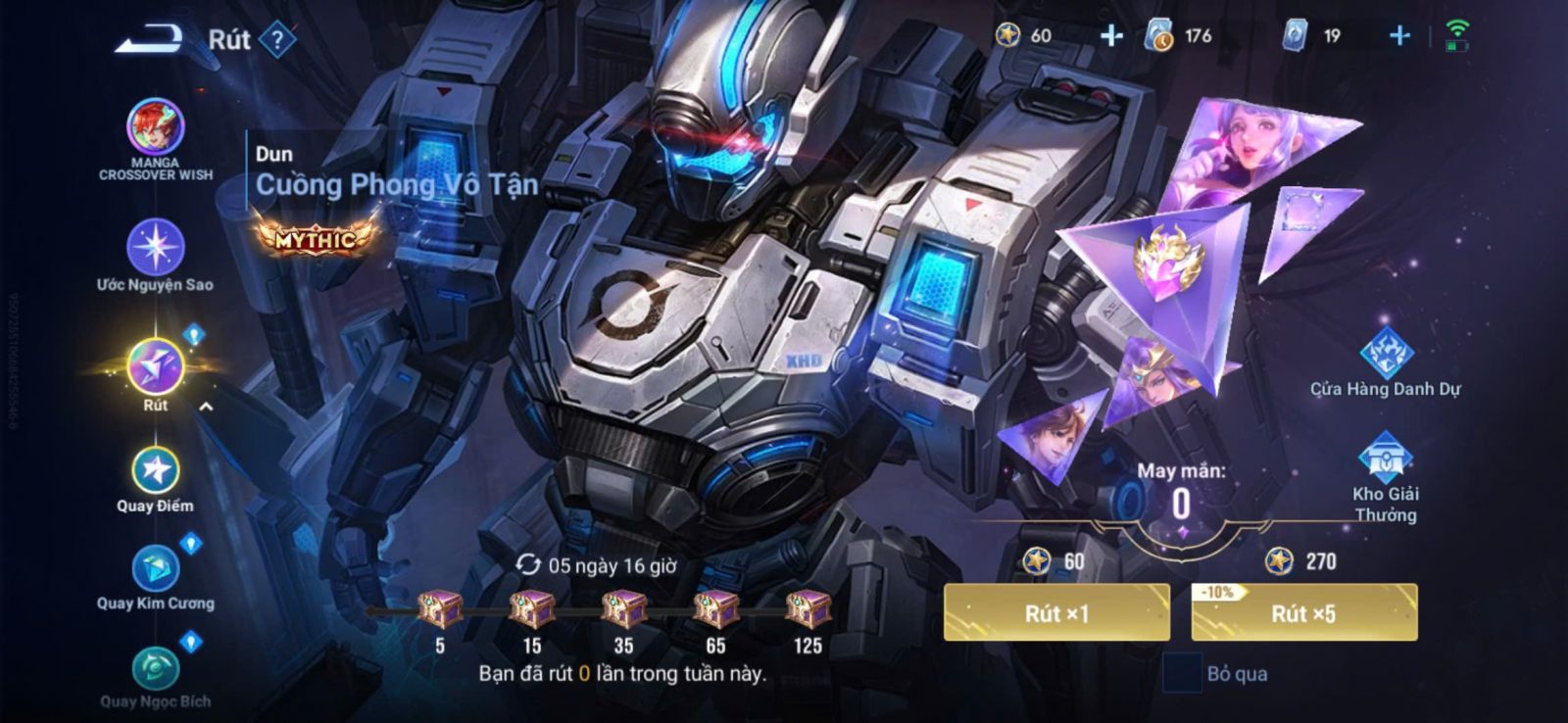Draw once with Rút ×1
Image resolution: width=1568 pixels, height=723 pixels.
click(1056, 613)
